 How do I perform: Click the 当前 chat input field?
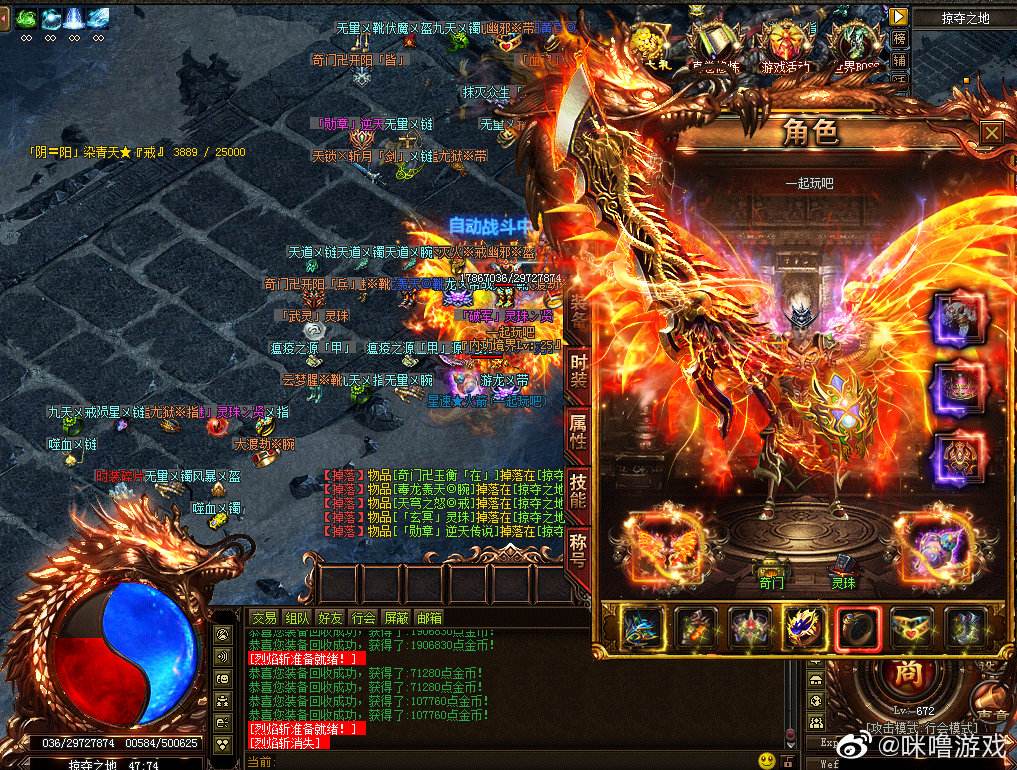500,761
